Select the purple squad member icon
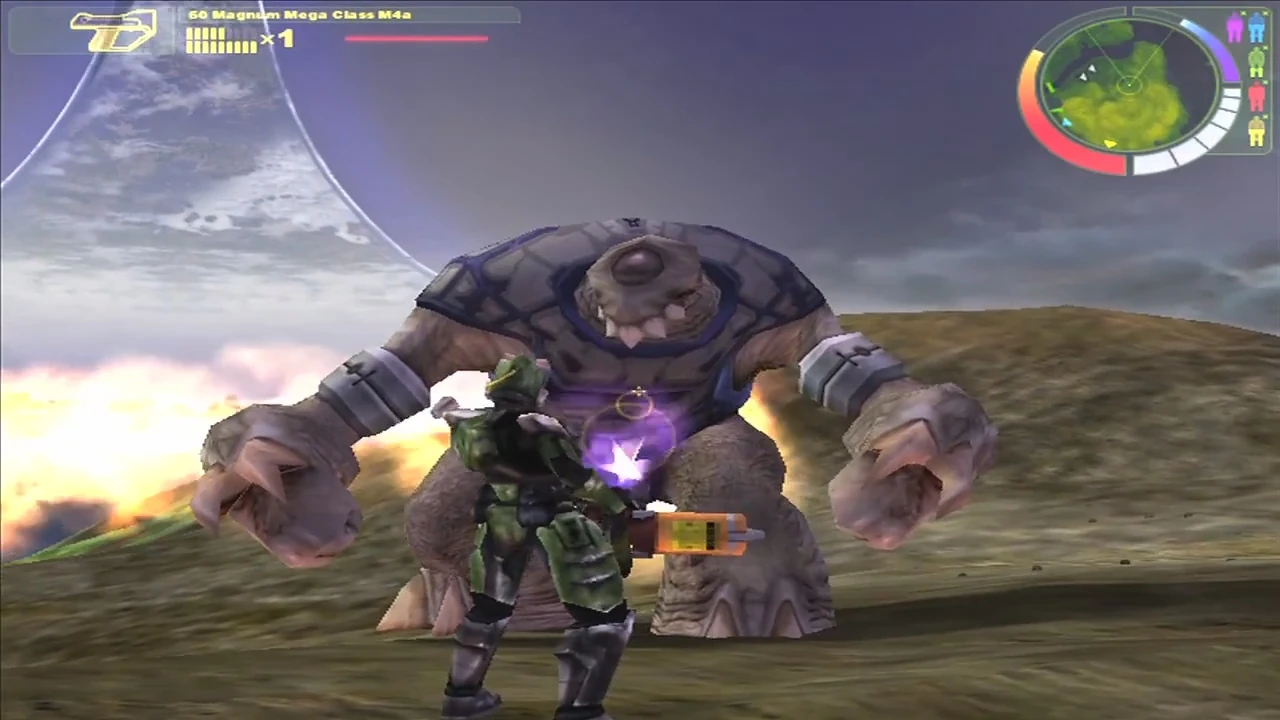 click(1235, 28)
